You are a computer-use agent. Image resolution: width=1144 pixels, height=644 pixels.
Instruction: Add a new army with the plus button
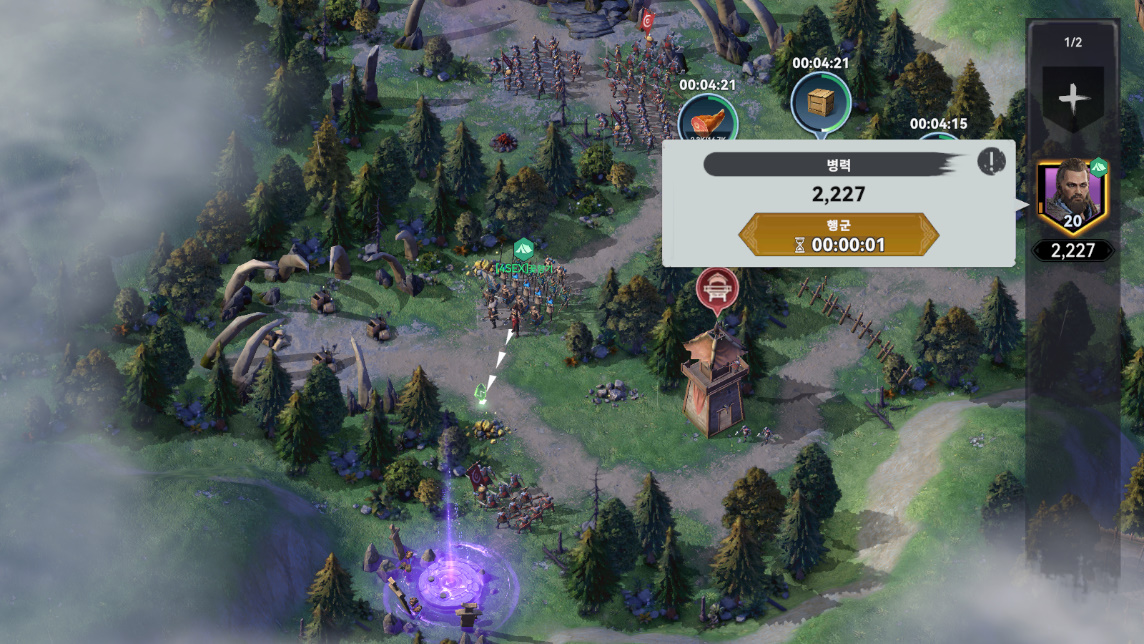point(1072,99)
